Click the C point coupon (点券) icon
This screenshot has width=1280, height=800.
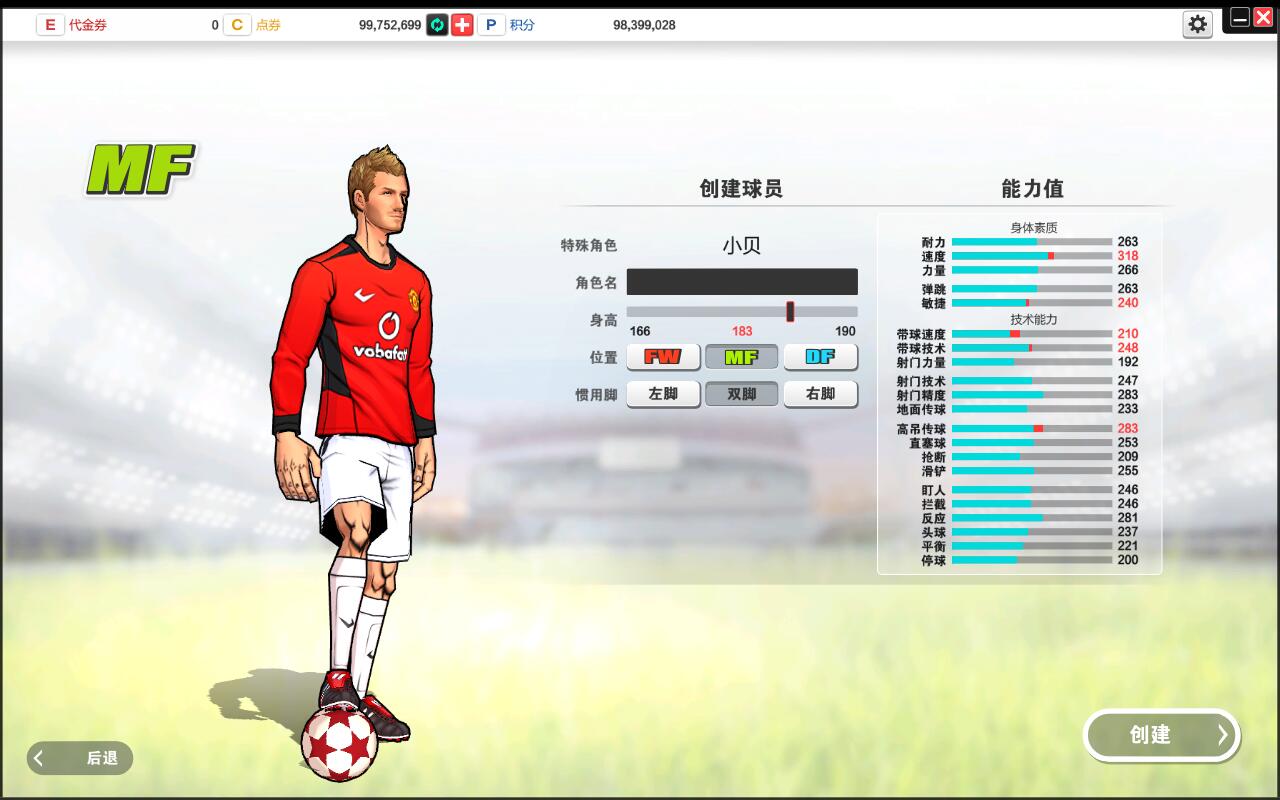click(x=237, y=24)
